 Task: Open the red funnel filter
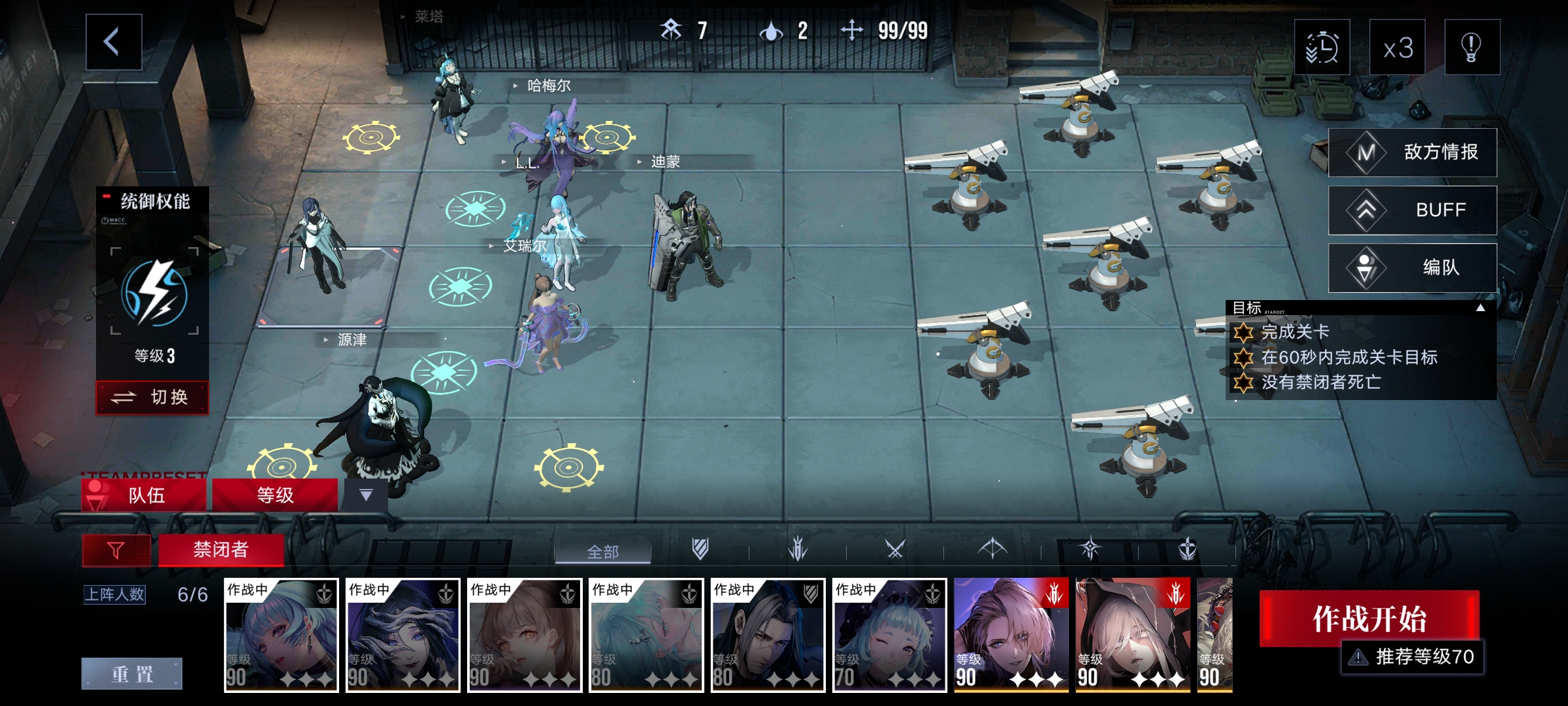(x=116, y=550)
